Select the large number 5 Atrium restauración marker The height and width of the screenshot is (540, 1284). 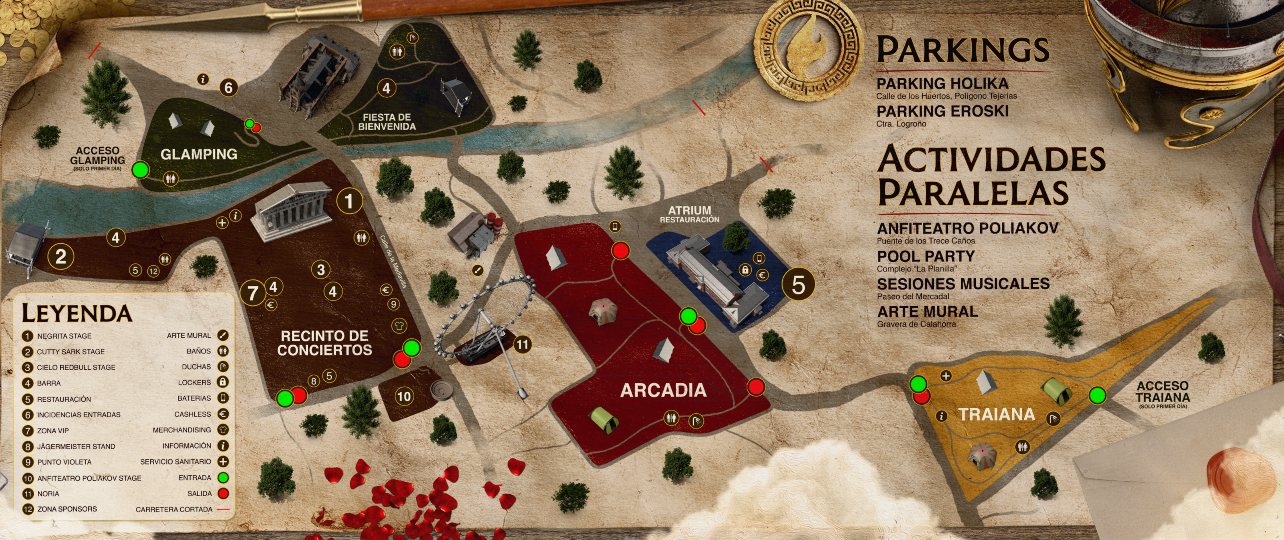[x=797, y=284]
